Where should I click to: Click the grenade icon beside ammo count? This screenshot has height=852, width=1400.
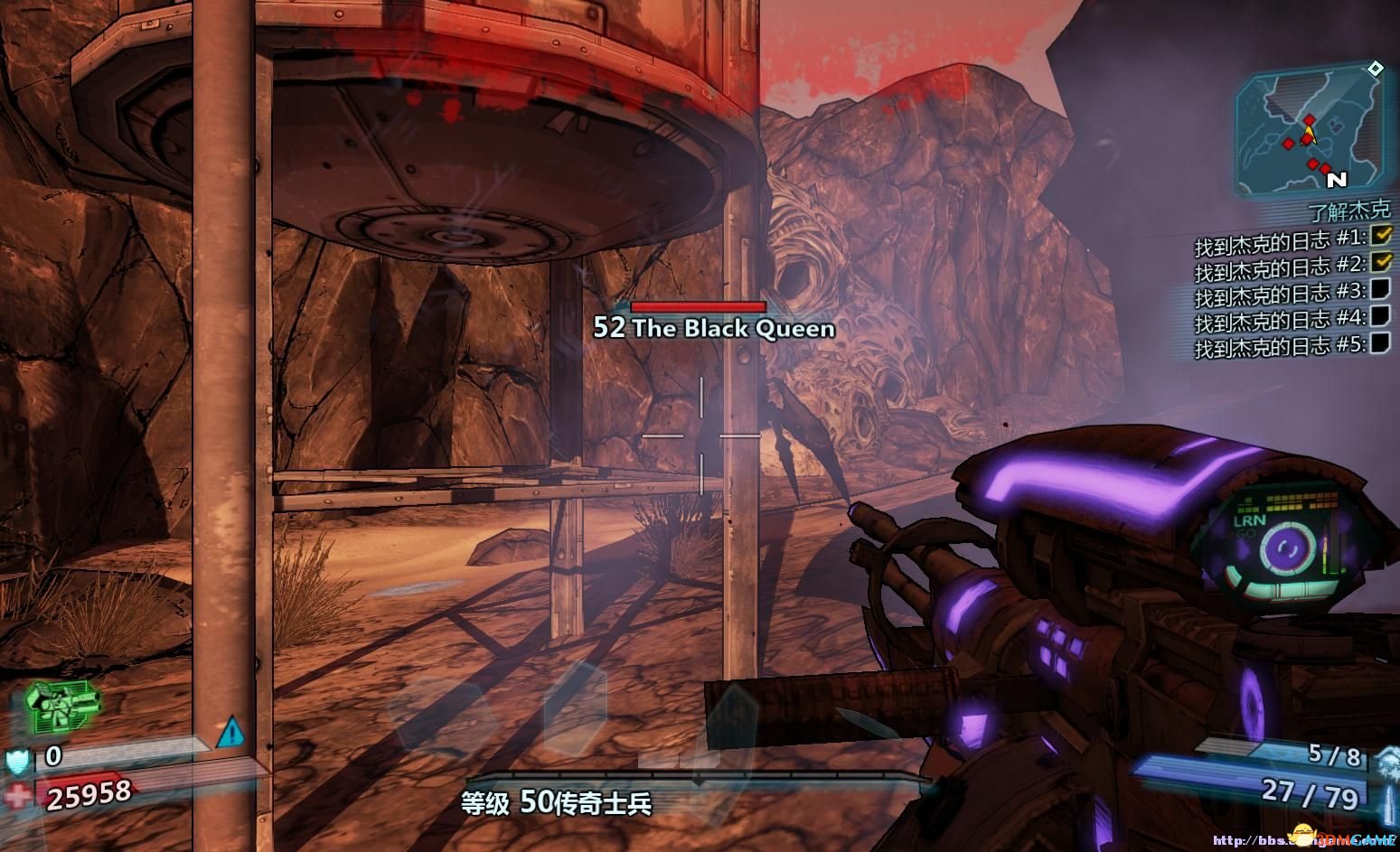tap(1386, 758)
